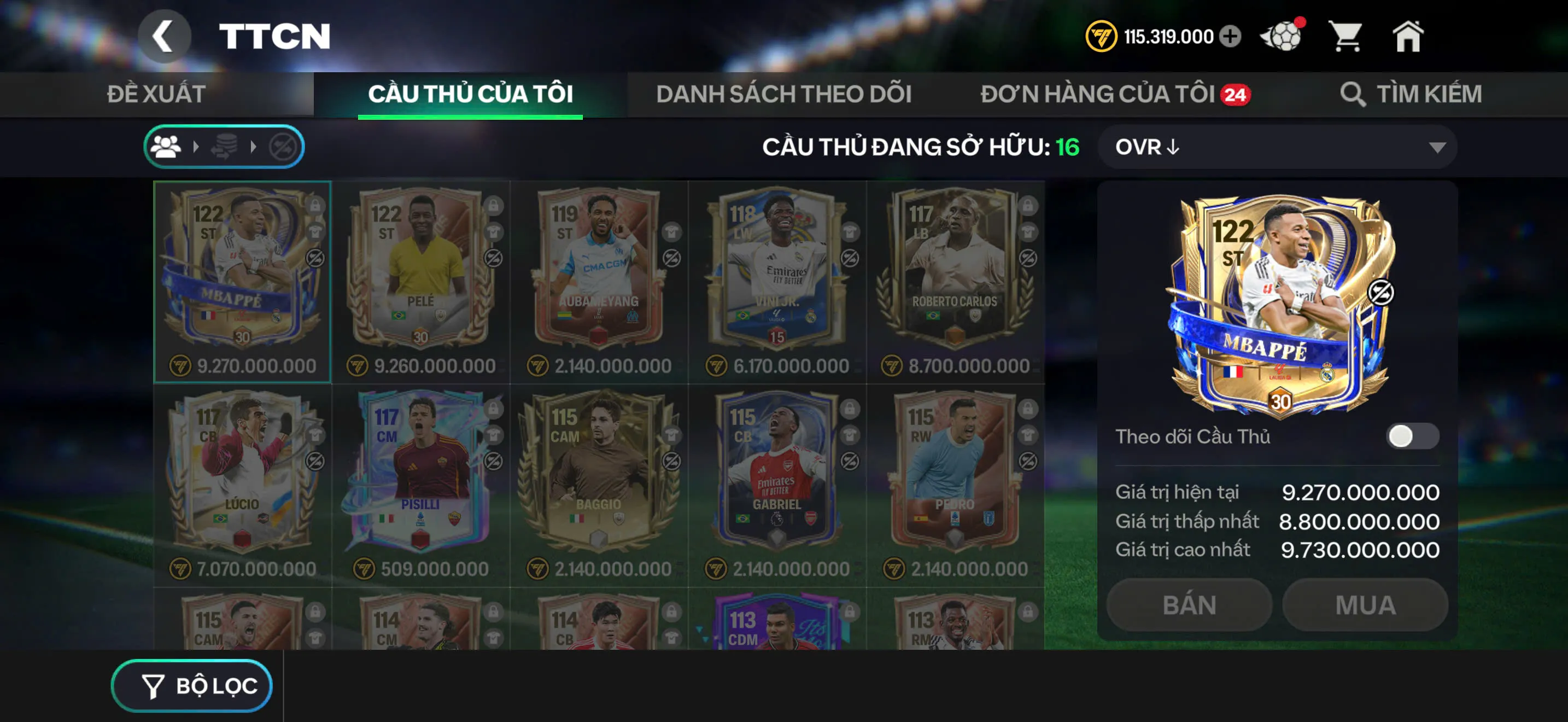Open match notifications via soccer ball icon
Image resolution: width=1568 pixels, height=722 pixels.
coord(1282,36)
